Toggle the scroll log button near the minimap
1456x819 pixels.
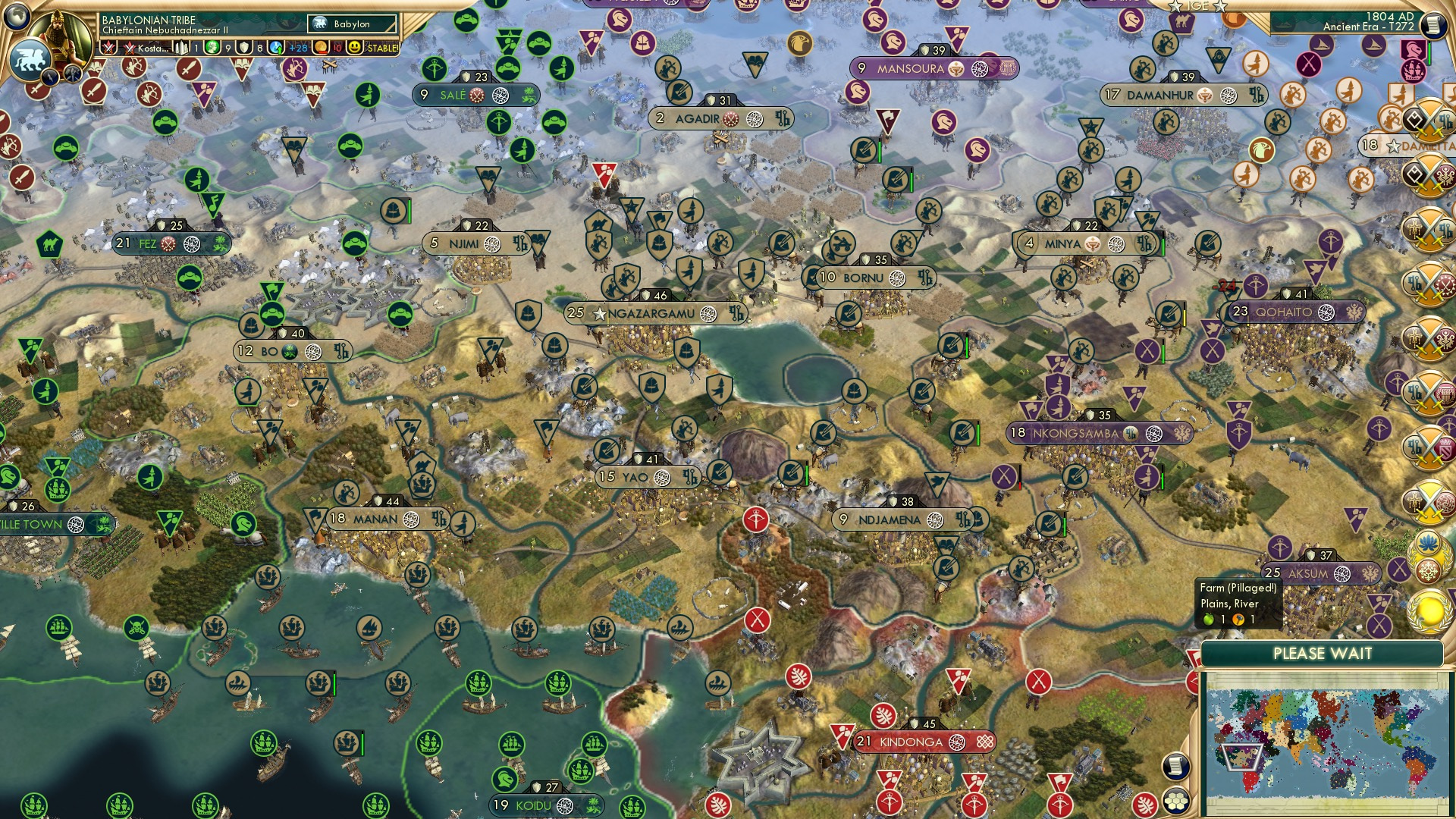(x=1177, y=766)
